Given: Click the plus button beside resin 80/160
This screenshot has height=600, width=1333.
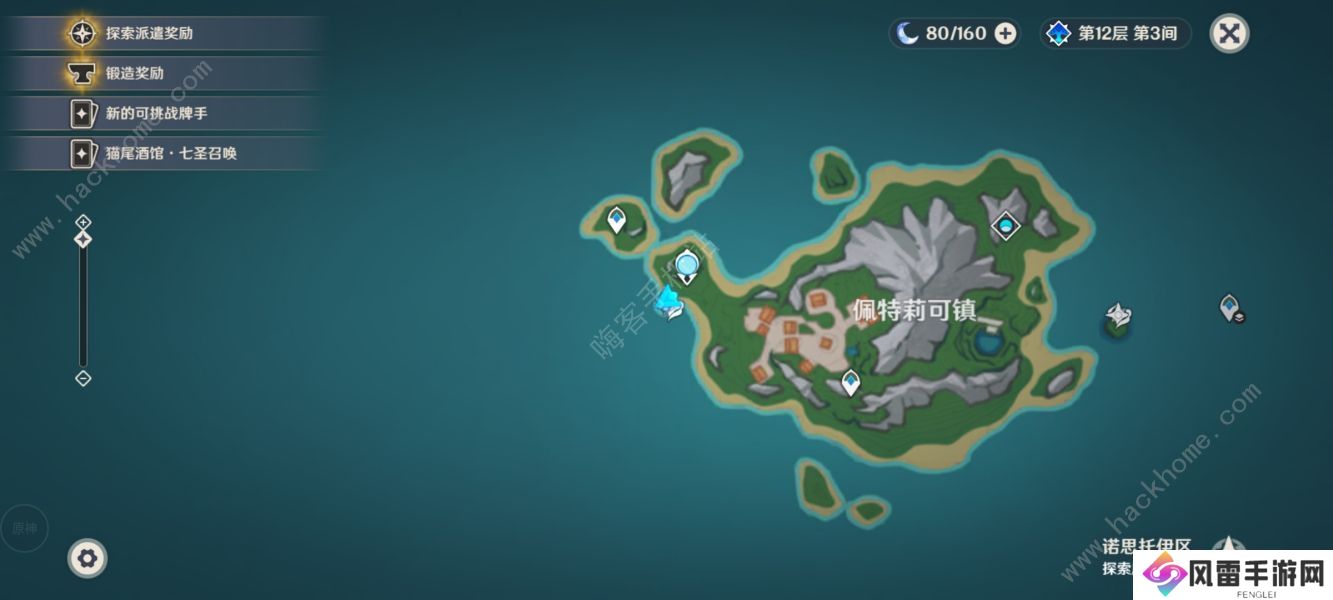Looking at the screenshot, I should tap(1005, 33).
